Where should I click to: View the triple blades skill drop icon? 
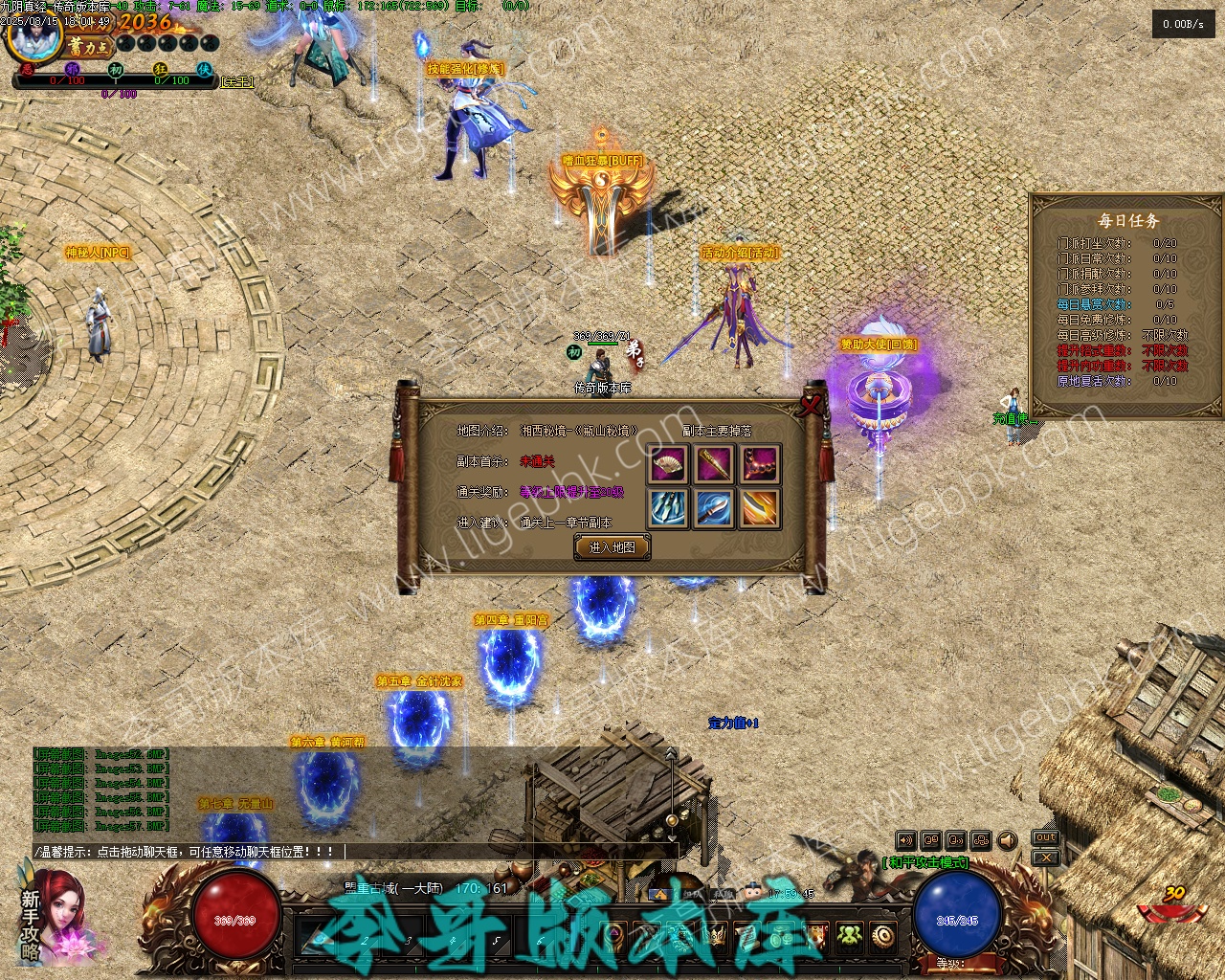click(x=667, y=508)
